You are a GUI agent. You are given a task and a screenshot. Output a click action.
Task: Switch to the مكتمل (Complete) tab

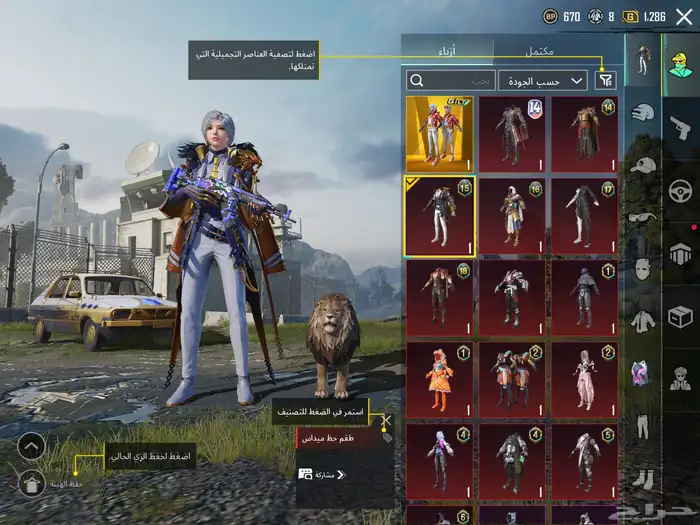pyautogui.click(x=540, y=51)
